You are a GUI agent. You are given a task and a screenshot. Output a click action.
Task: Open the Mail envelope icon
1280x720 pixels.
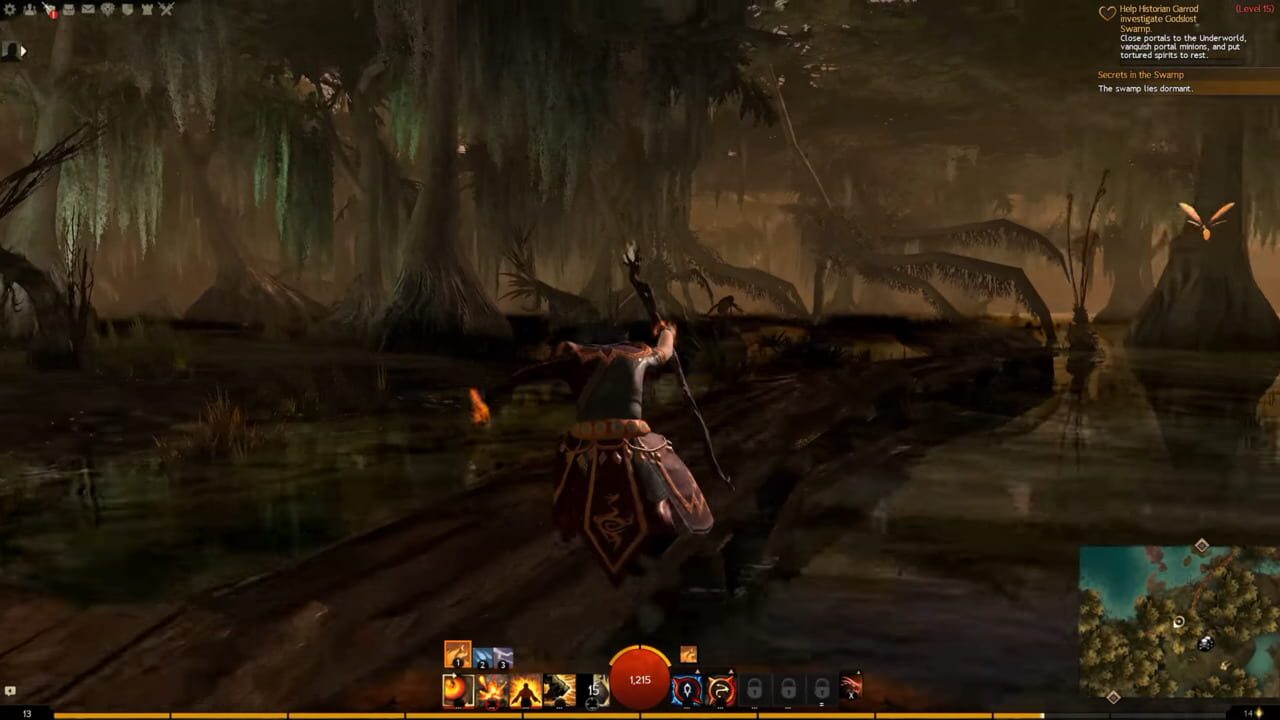[87, 8]
